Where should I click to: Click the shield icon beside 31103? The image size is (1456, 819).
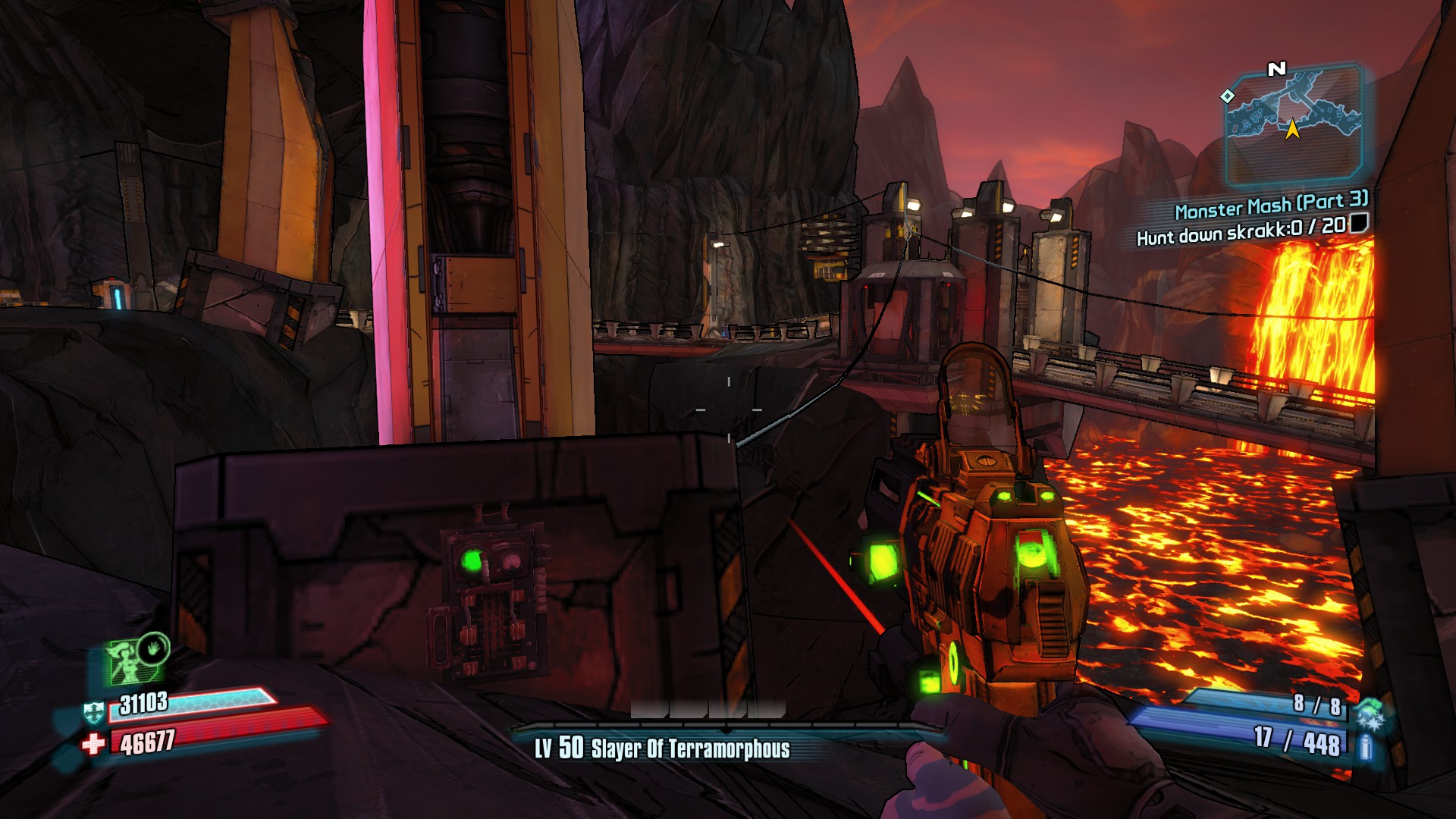94,713
